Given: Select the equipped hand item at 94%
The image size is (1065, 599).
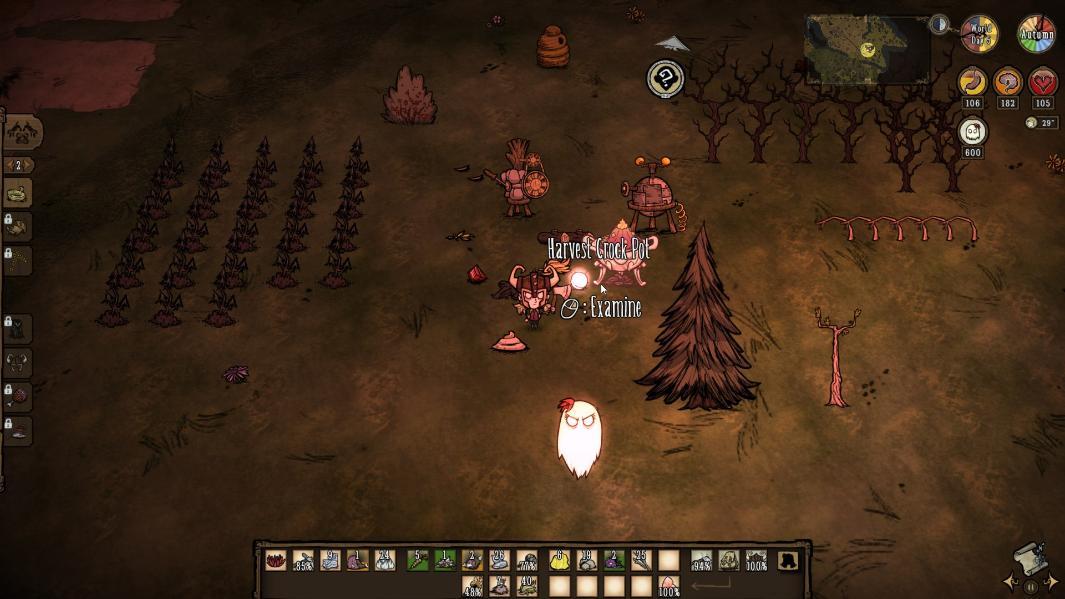Looking at the screenshot, I should [x=701, y=562].
